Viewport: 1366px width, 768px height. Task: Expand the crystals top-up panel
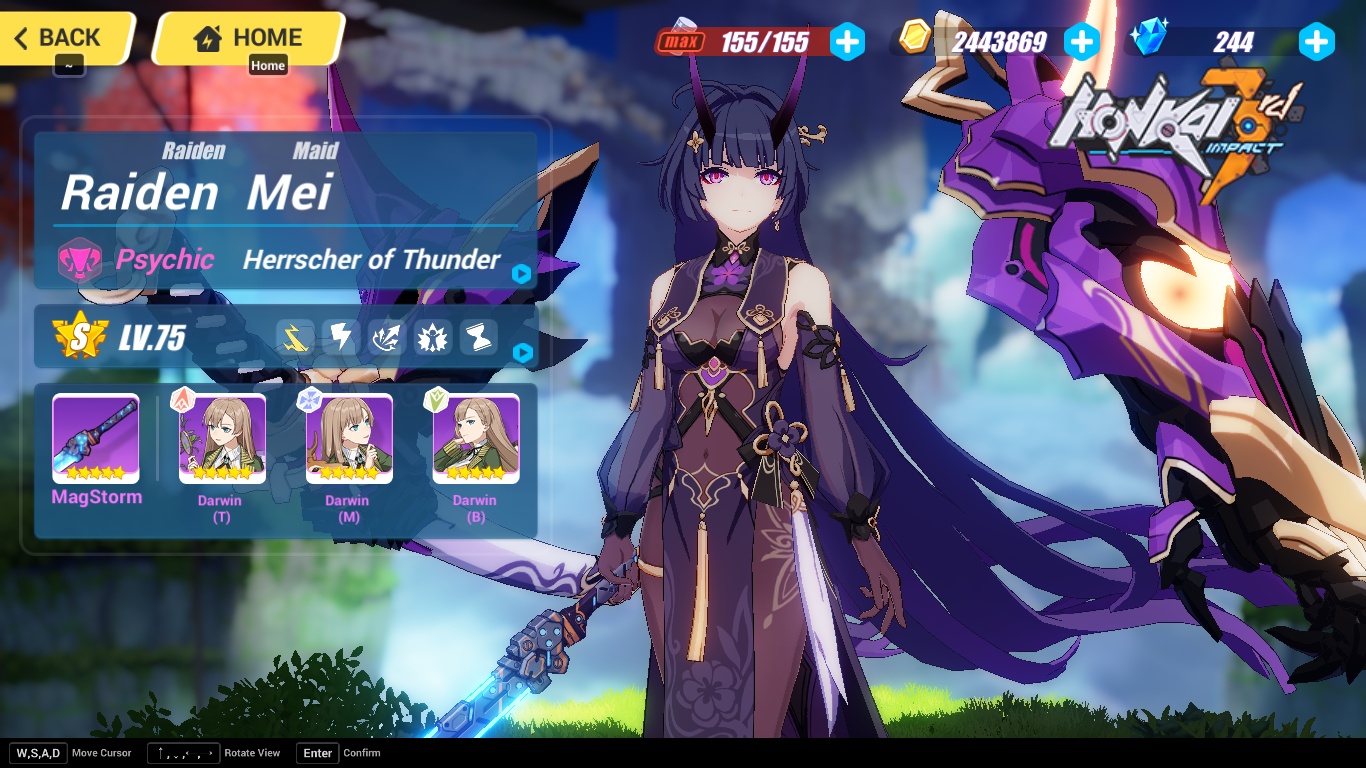[x=1317, y=42]
